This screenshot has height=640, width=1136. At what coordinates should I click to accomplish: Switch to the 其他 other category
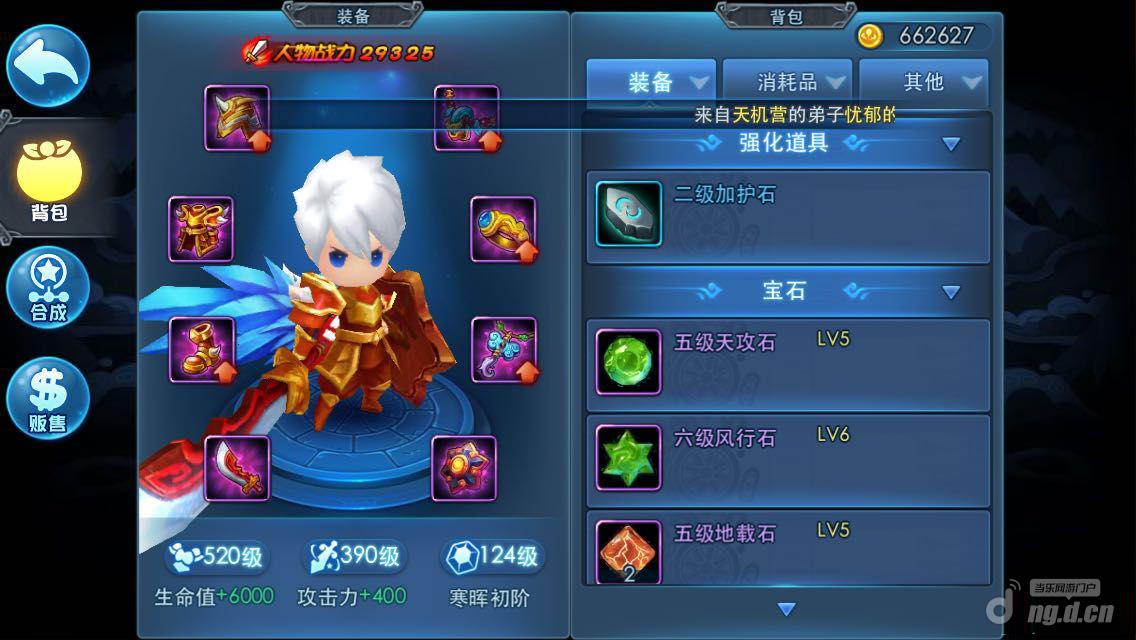[924, 82]
